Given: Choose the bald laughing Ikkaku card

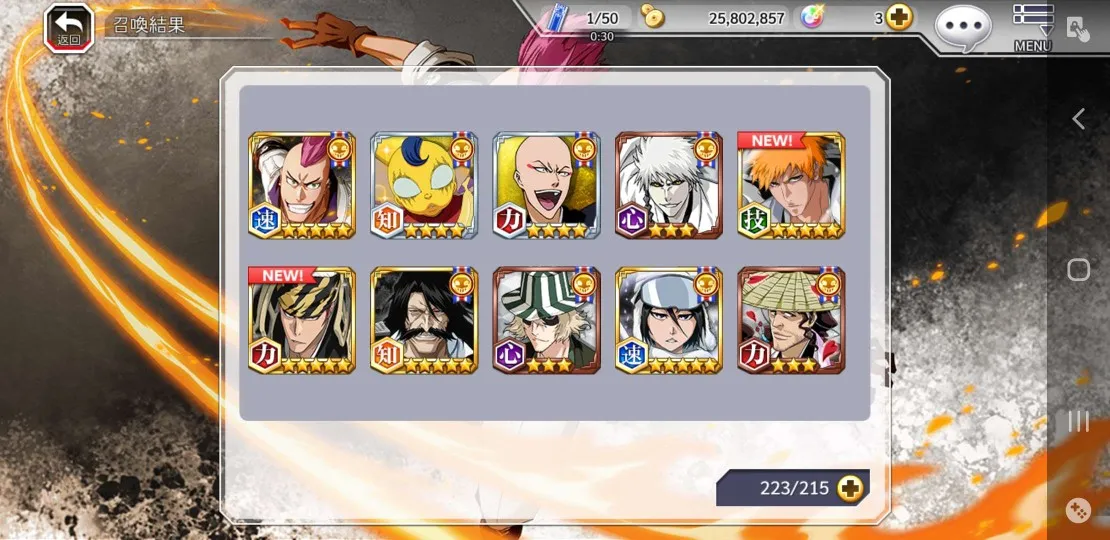Looking at the screenshot, I should [x=546, y=185].
